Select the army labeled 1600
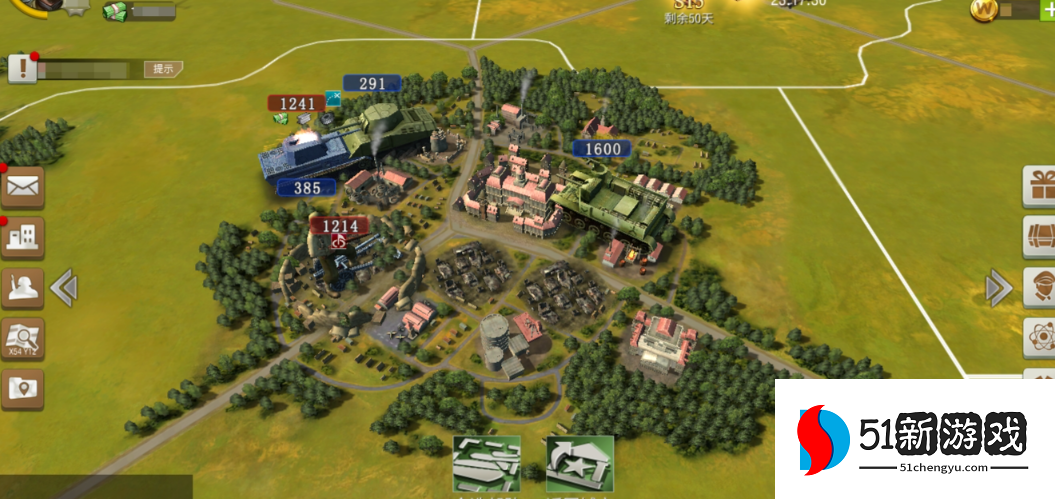1055x499 pixels. (602, 149)
